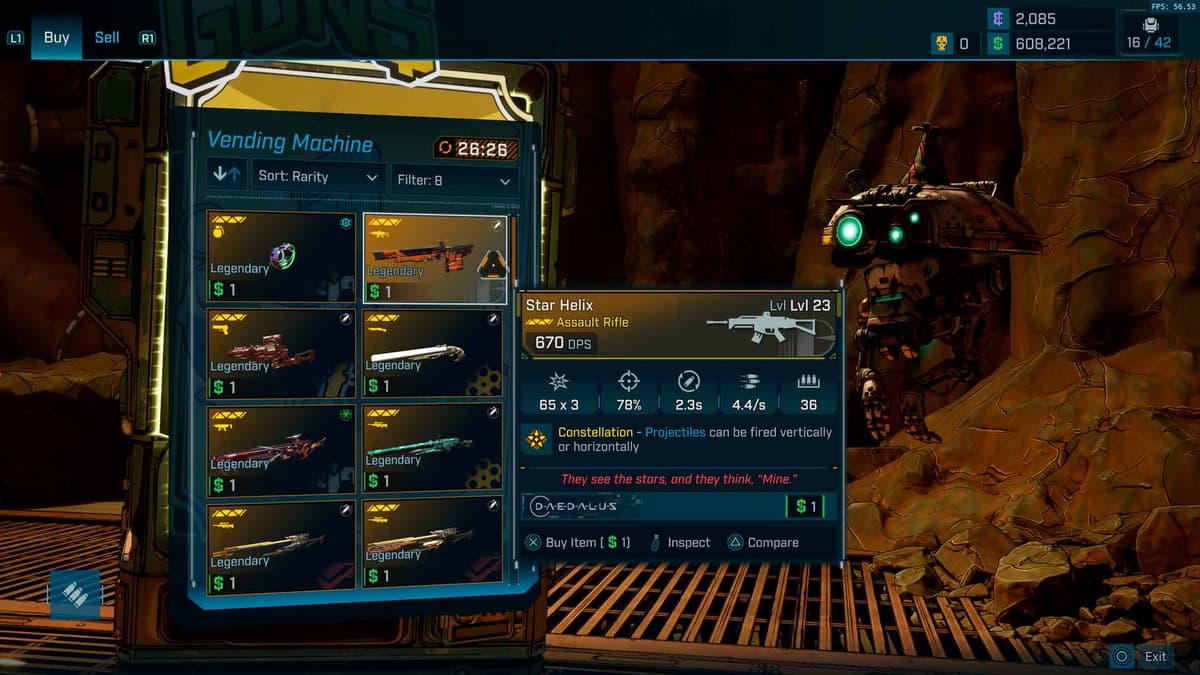Toggle the sort direction arrows button
The image size is (1200, 675).
227,175
